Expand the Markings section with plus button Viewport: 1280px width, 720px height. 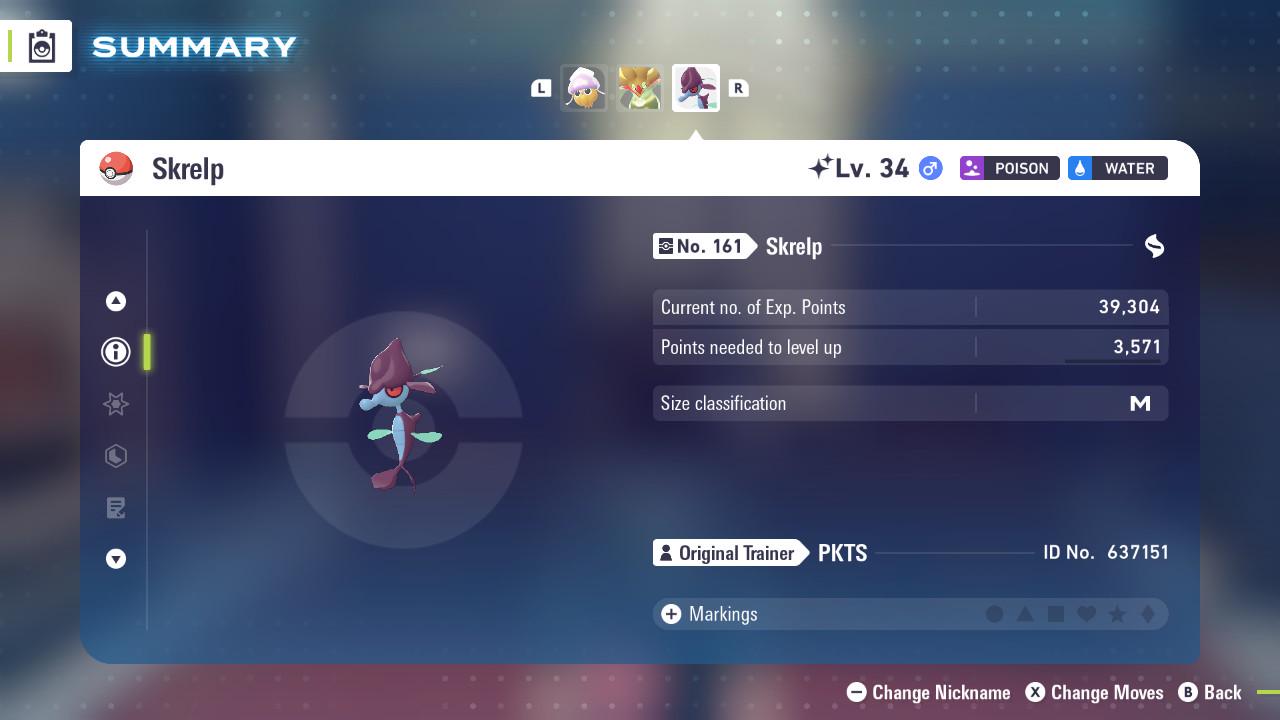pos(670,614)
